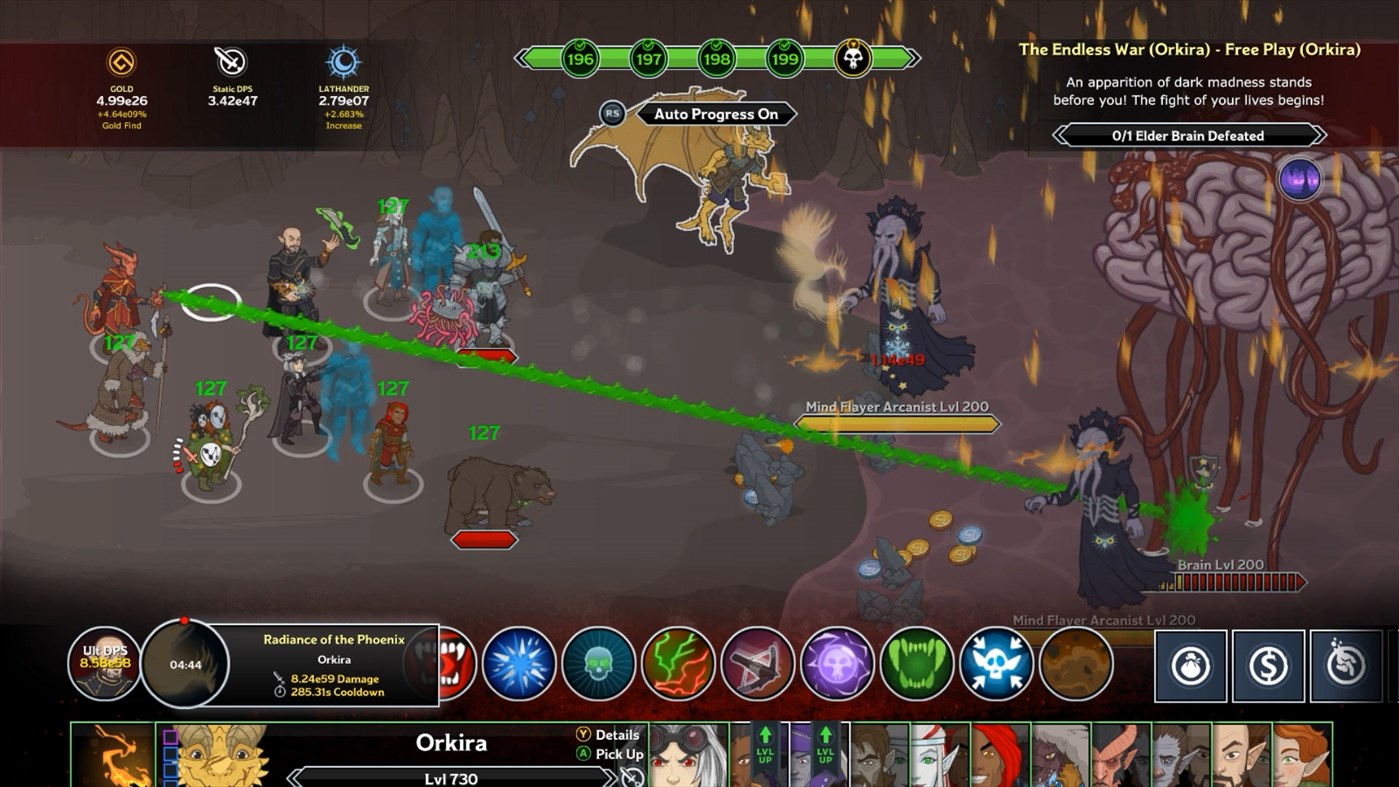Trigger the green lightning ability
Viewport: 1399px width, 787px height.
[x=678, y=662]
